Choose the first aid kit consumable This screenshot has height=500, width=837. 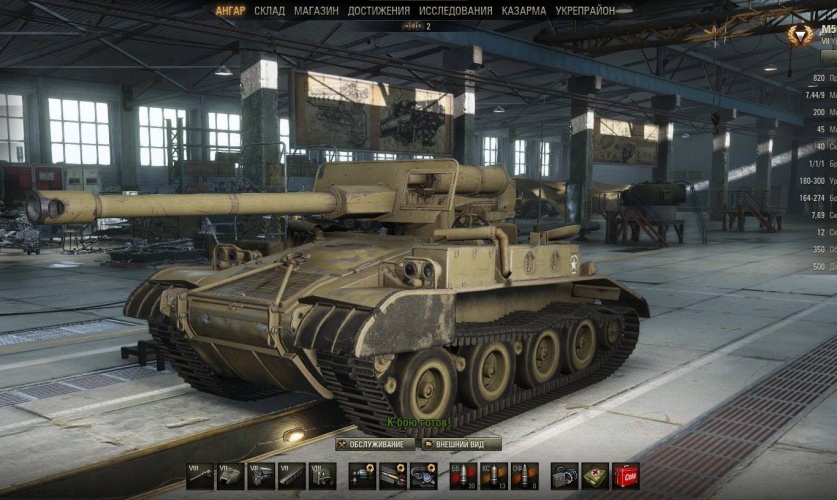click(596, 476)
